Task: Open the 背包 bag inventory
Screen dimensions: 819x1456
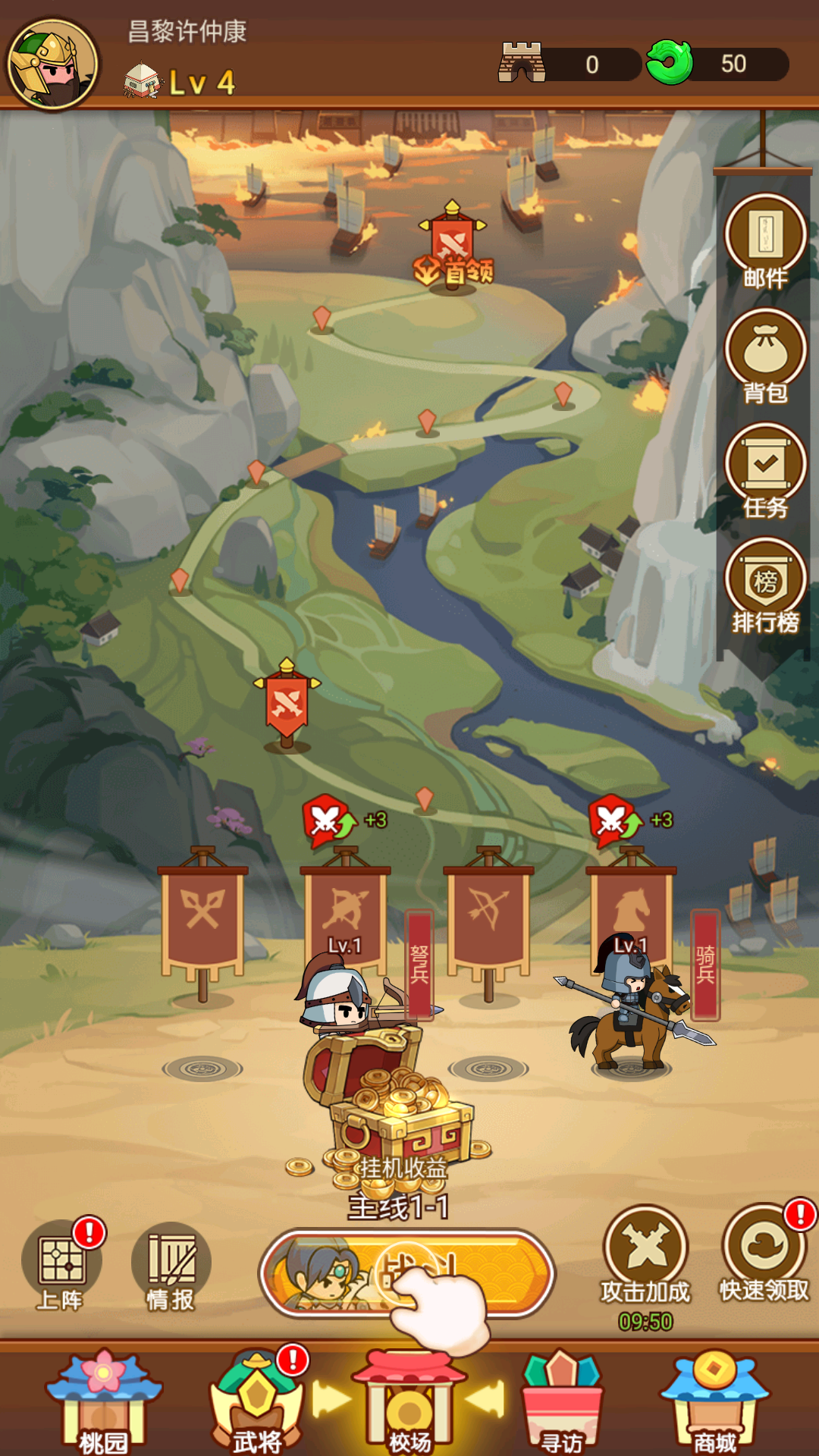Action: [765, 354]
